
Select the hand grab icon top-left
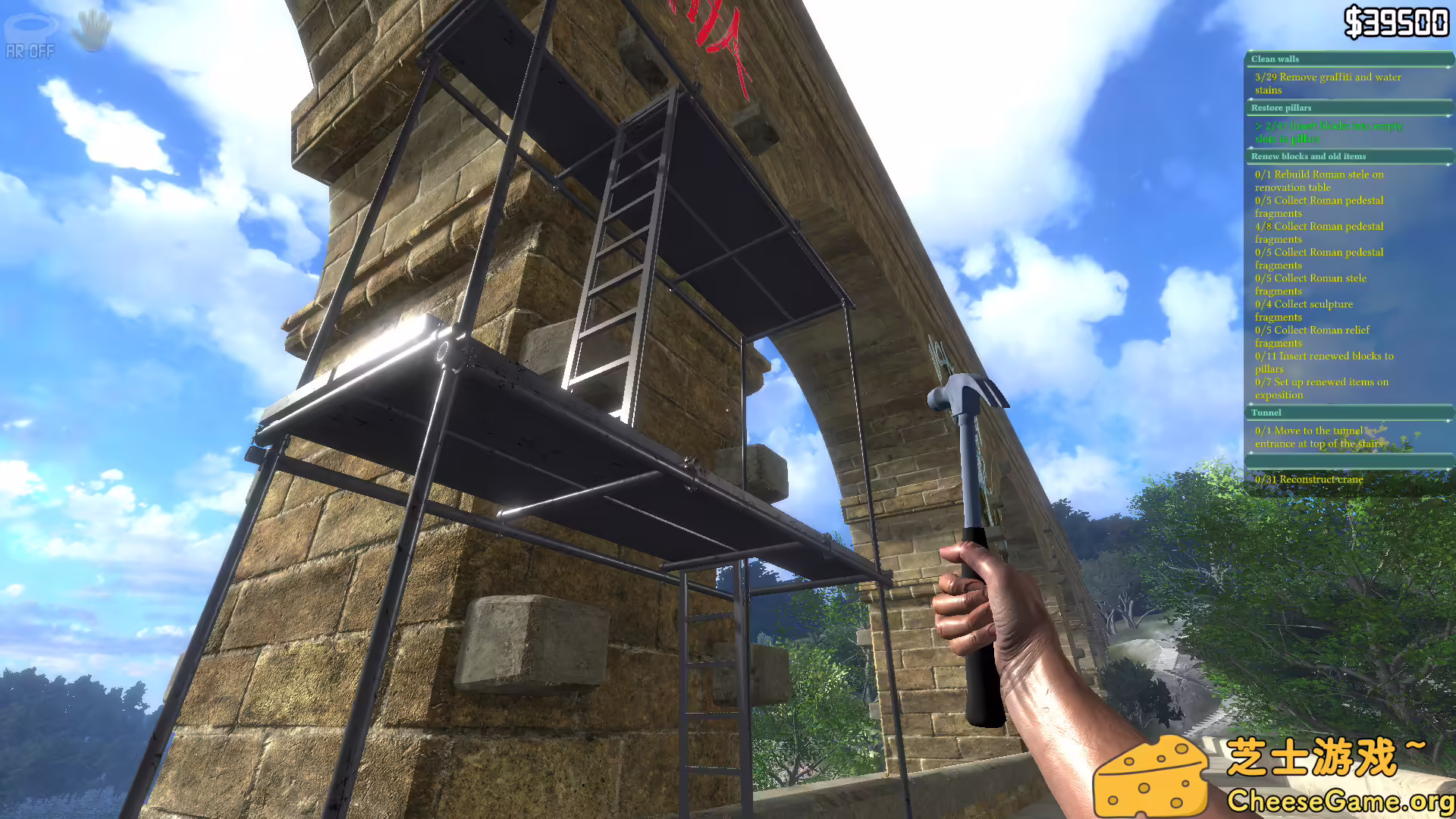(x=91, y=29)
